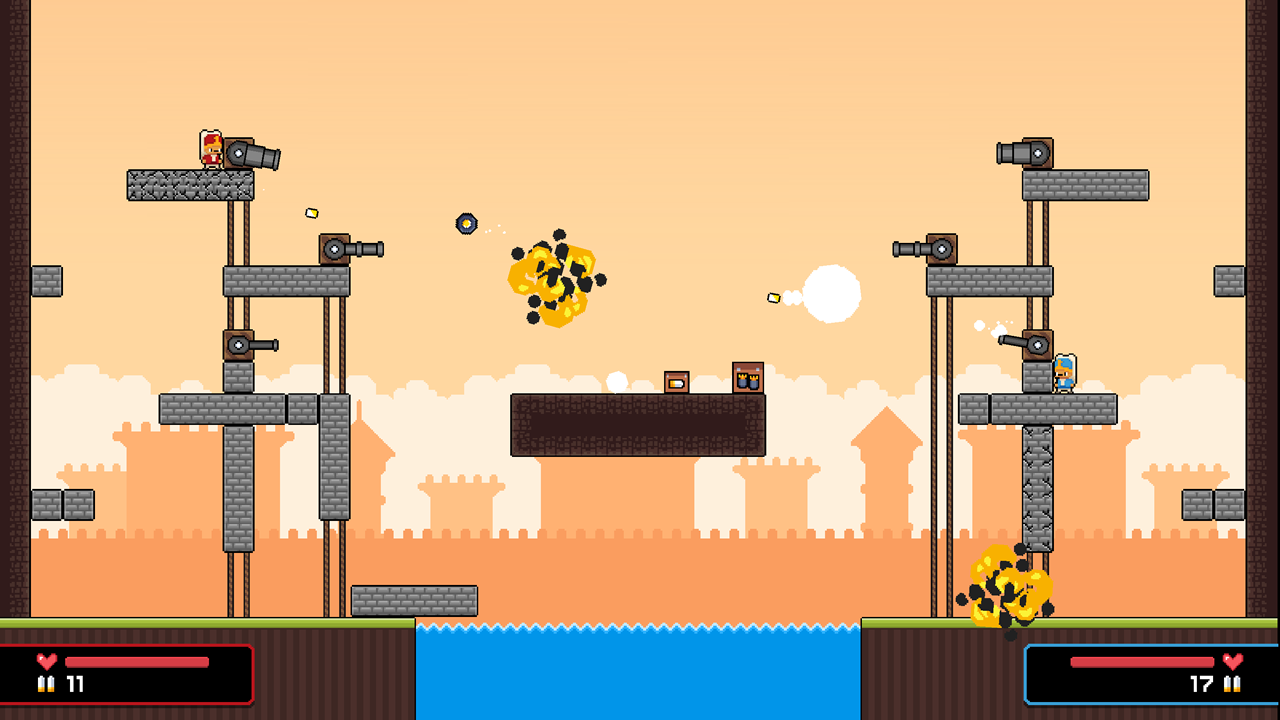Click the lower-left cannon on the stone column
The image size is (1280, 720).
click(x=248, y=343)
